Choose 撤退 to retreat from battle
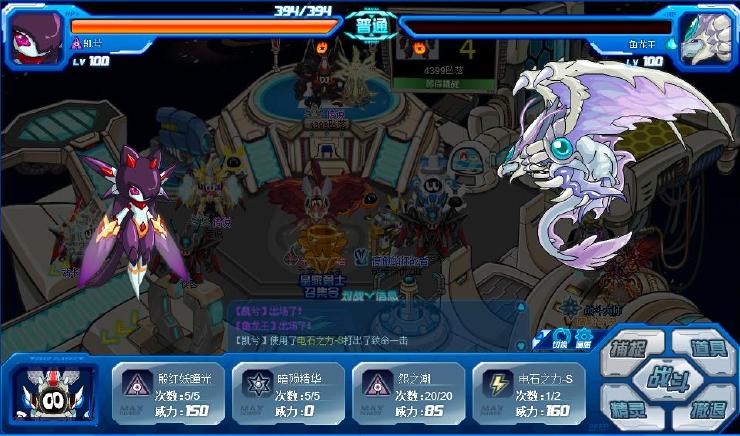 (x=706, y=411)
